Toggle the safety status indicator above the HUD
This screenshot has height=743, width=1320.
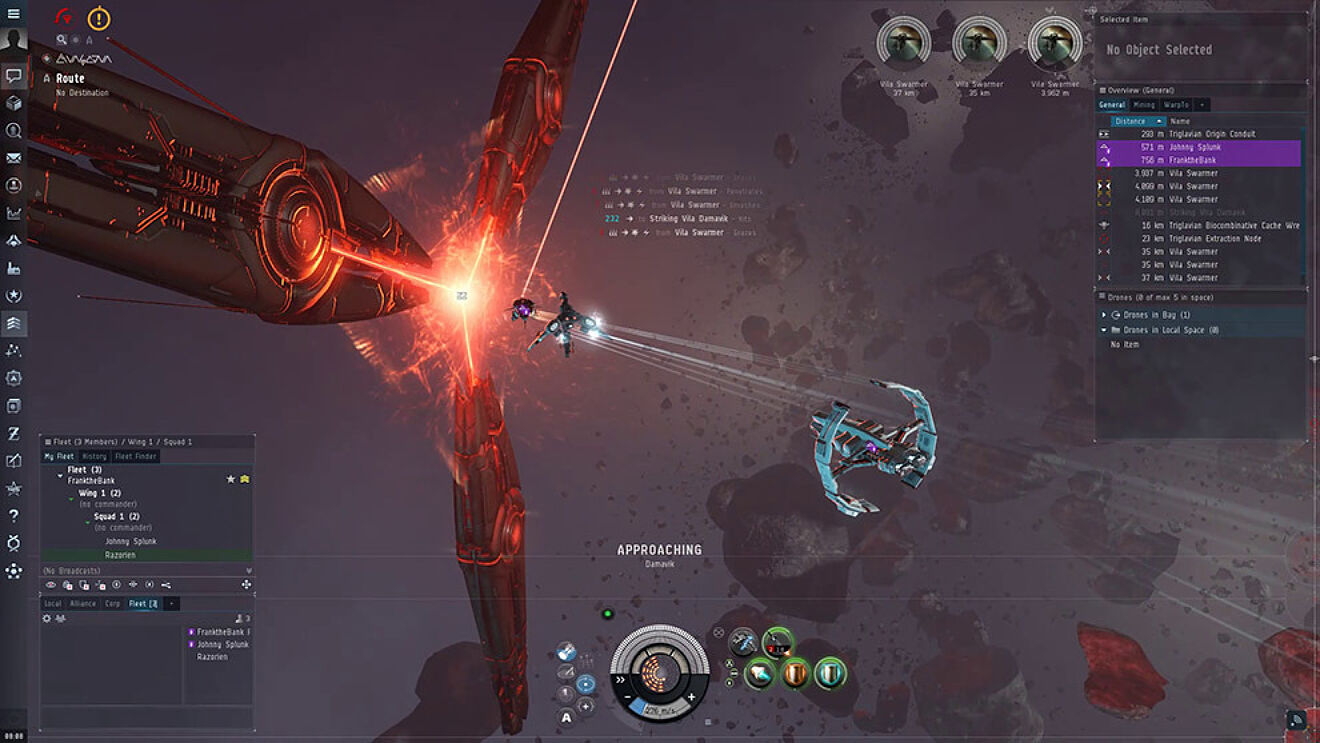pos(609,612)
